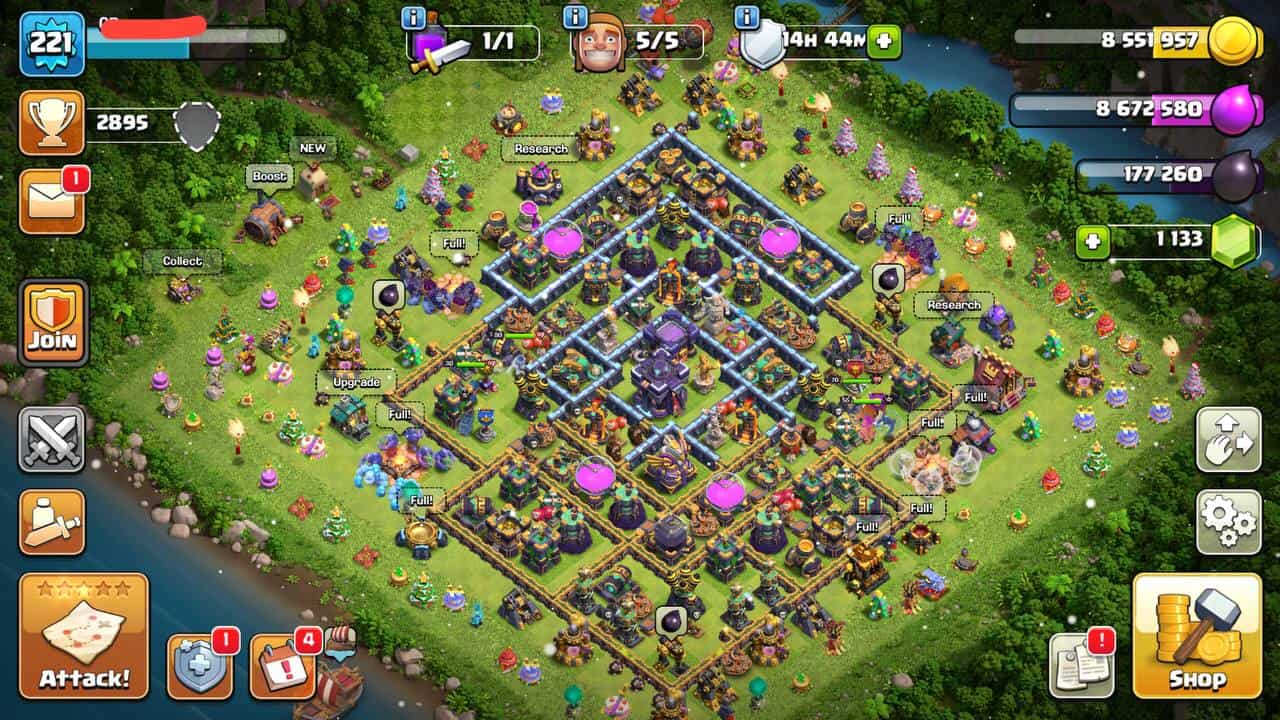The height and width of the screenshot is (720, 1280).
Task: Extend shield using the green plus
Action: pyautogui.click(x=883, y=42)
